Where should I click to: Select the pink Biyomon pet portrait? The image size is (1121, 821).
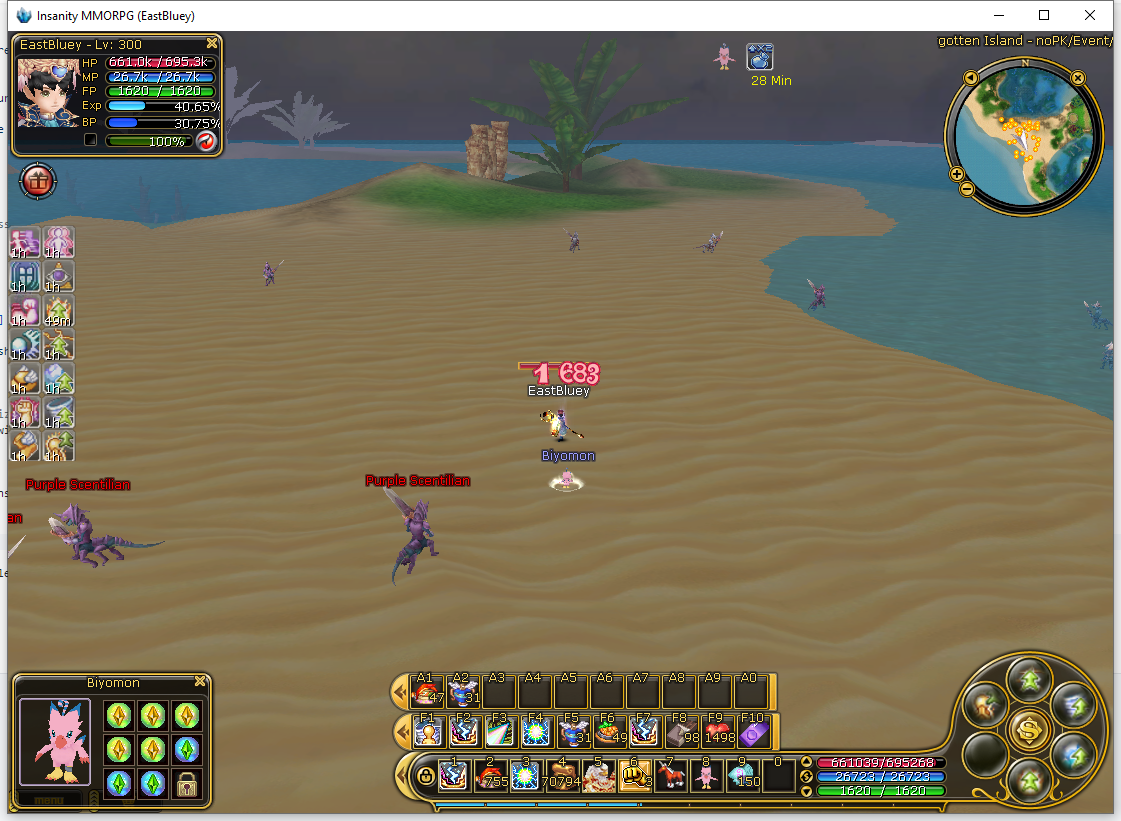54,741
